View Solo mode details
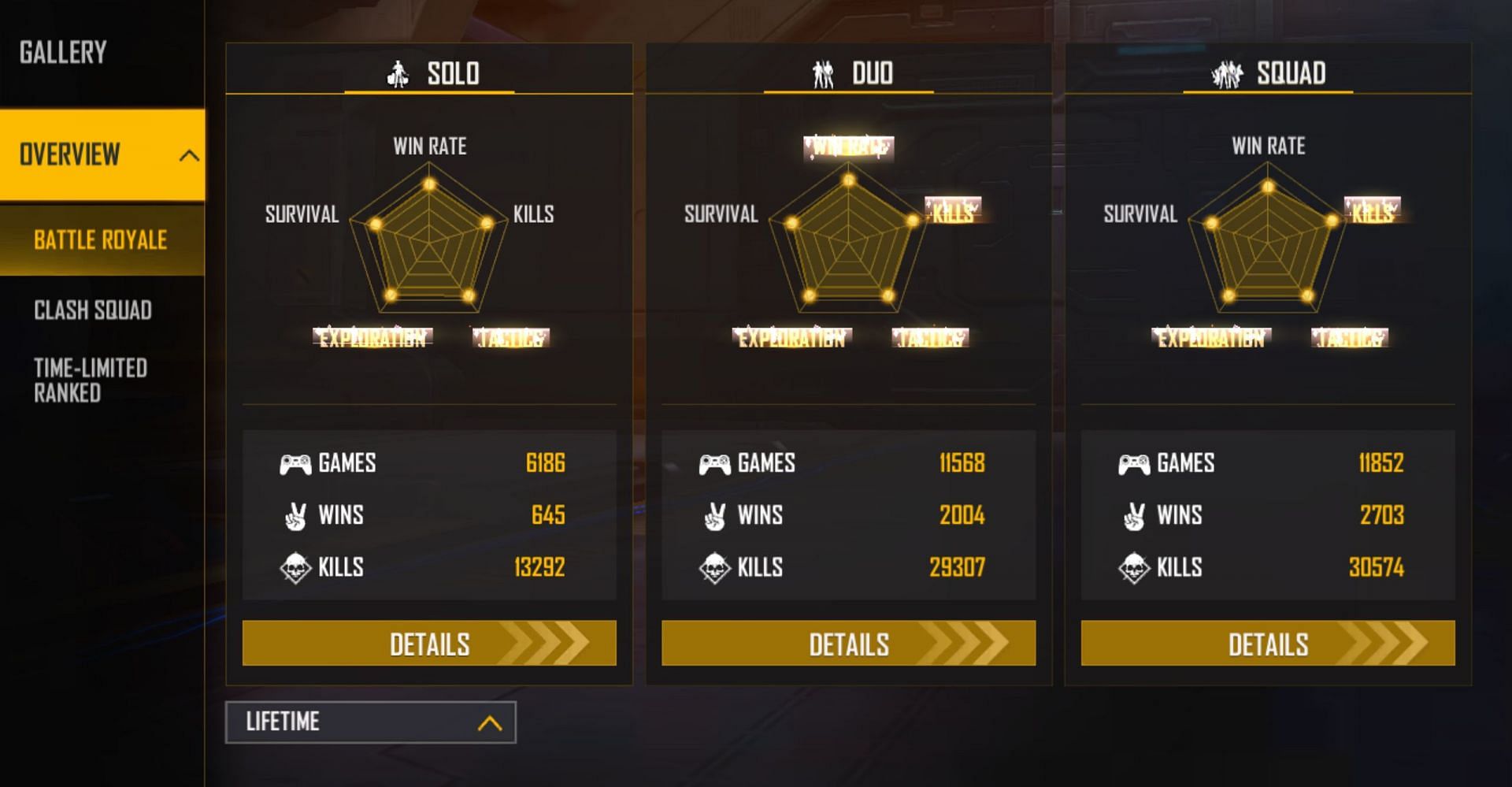The width and height of the screenshot is (1512, 787). pyautogui.click(x=429, y=643)
